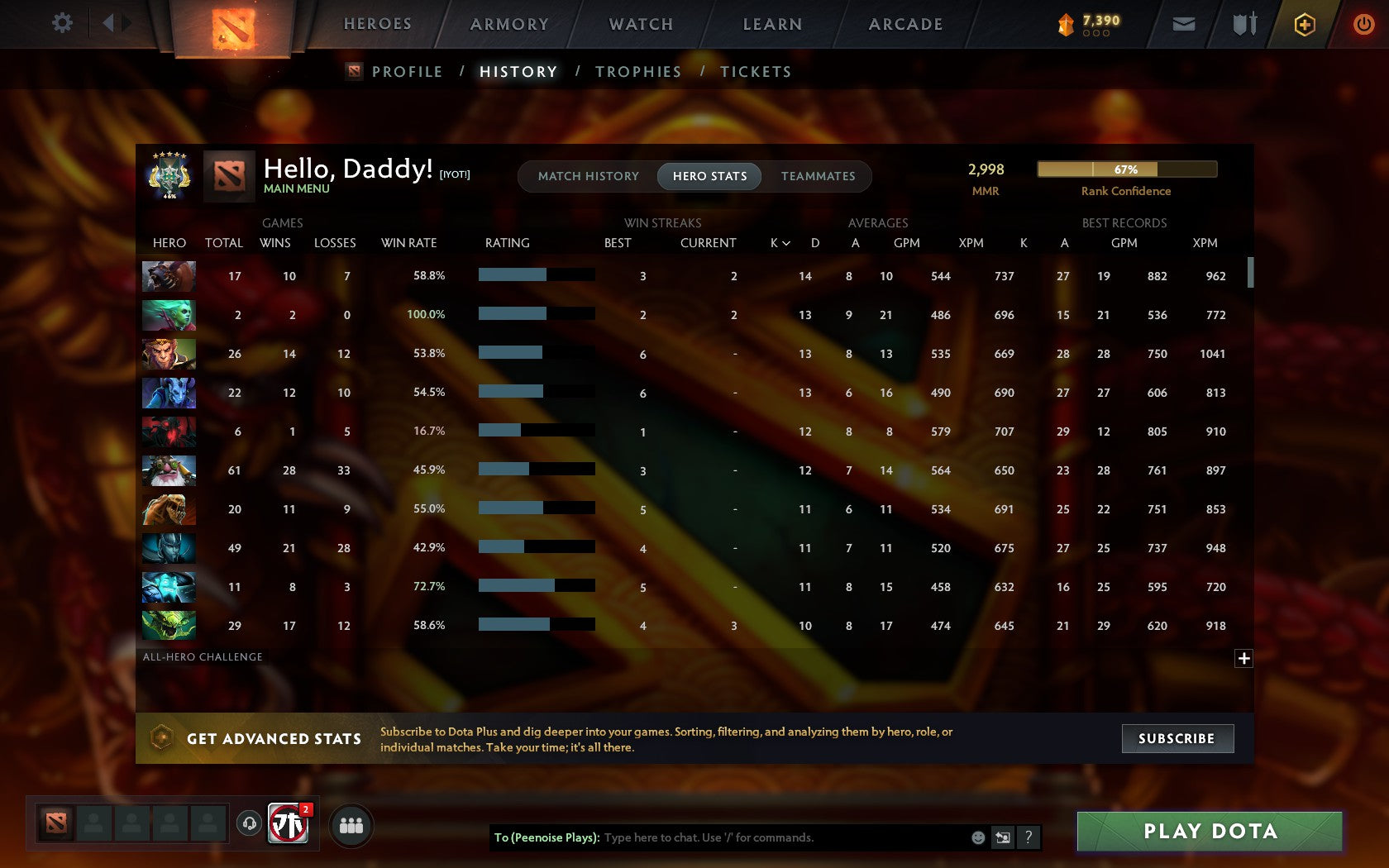Open the mail/notifications envelope icon

click(1184, 24)
